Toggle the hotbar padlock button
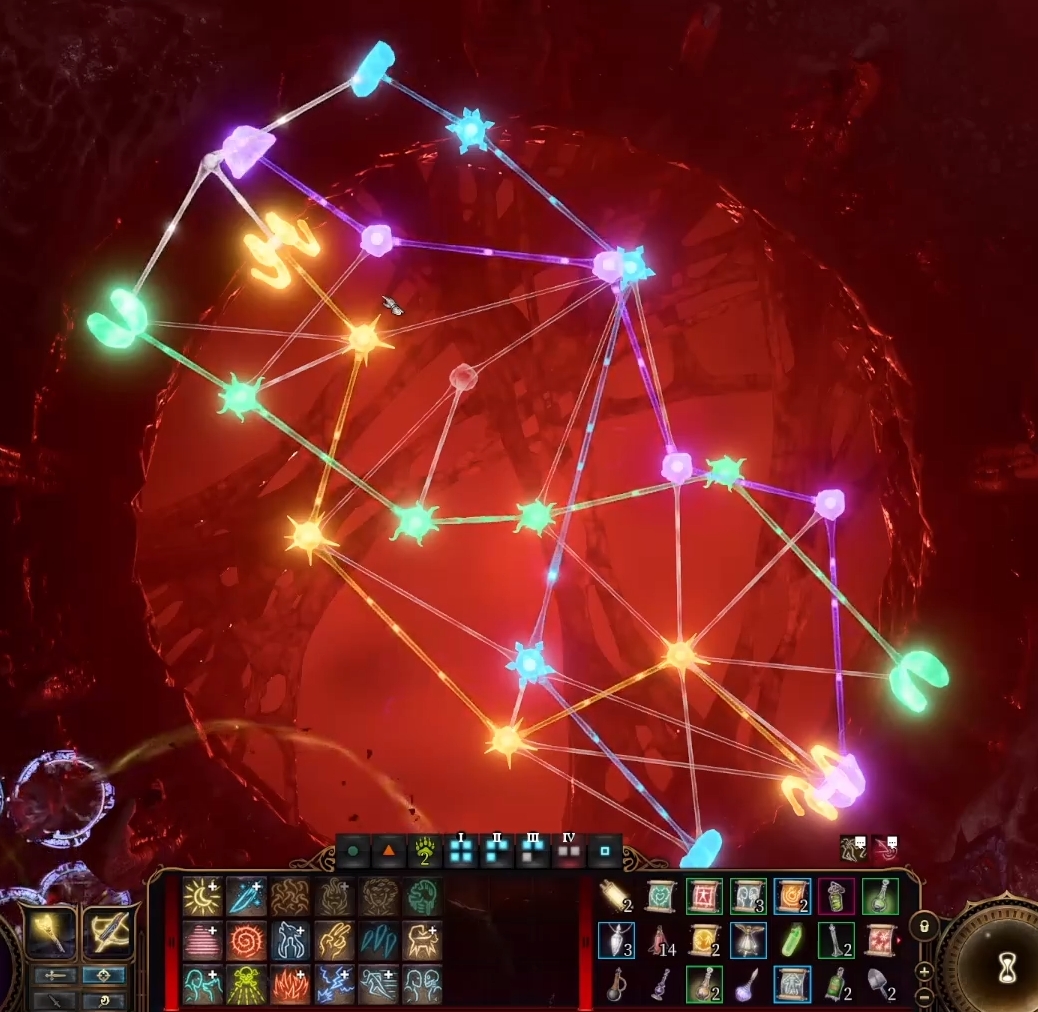Screen dimensions: 1038x1012 (x=923, y=926)
